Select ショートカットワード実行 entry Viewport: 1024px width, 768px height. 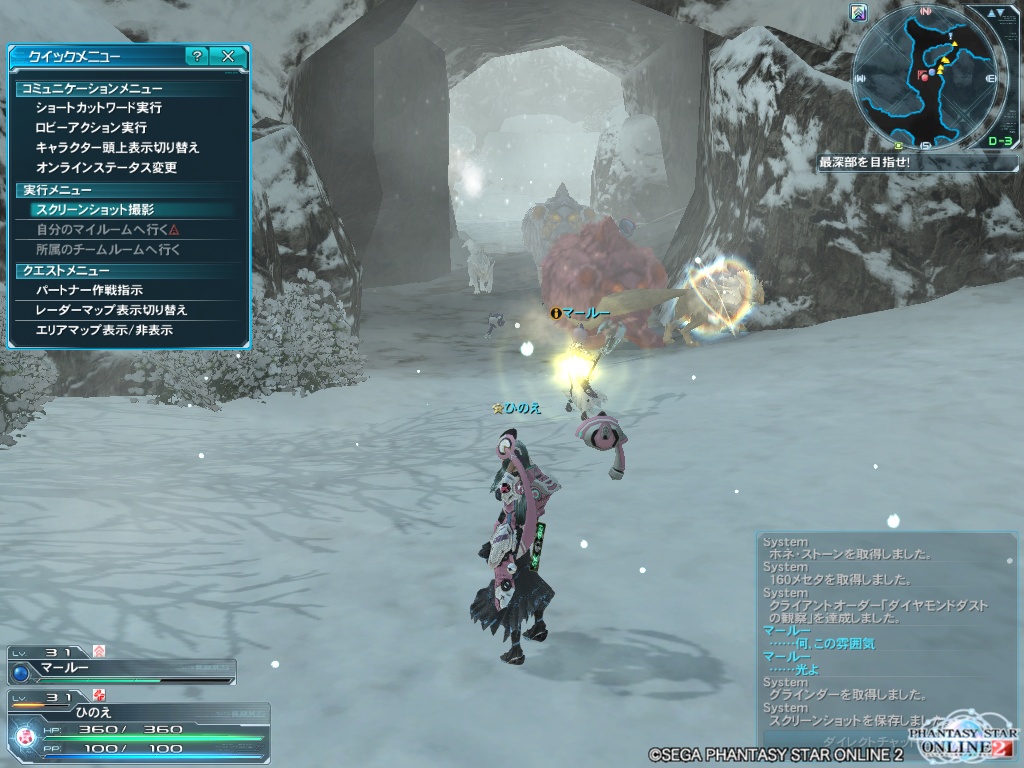[x=98, y=107]
